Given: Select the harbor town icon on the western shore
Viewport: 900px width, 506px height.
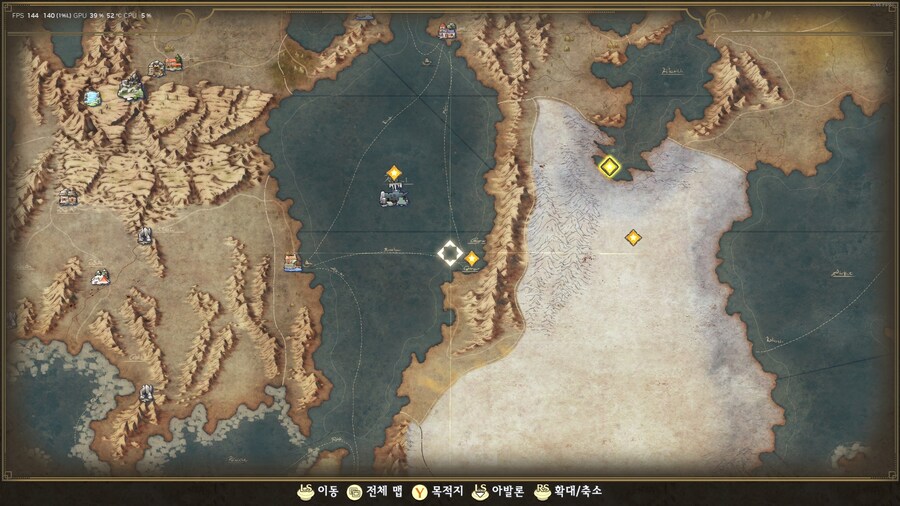Looking at the screenshot, I should (292, 263).
